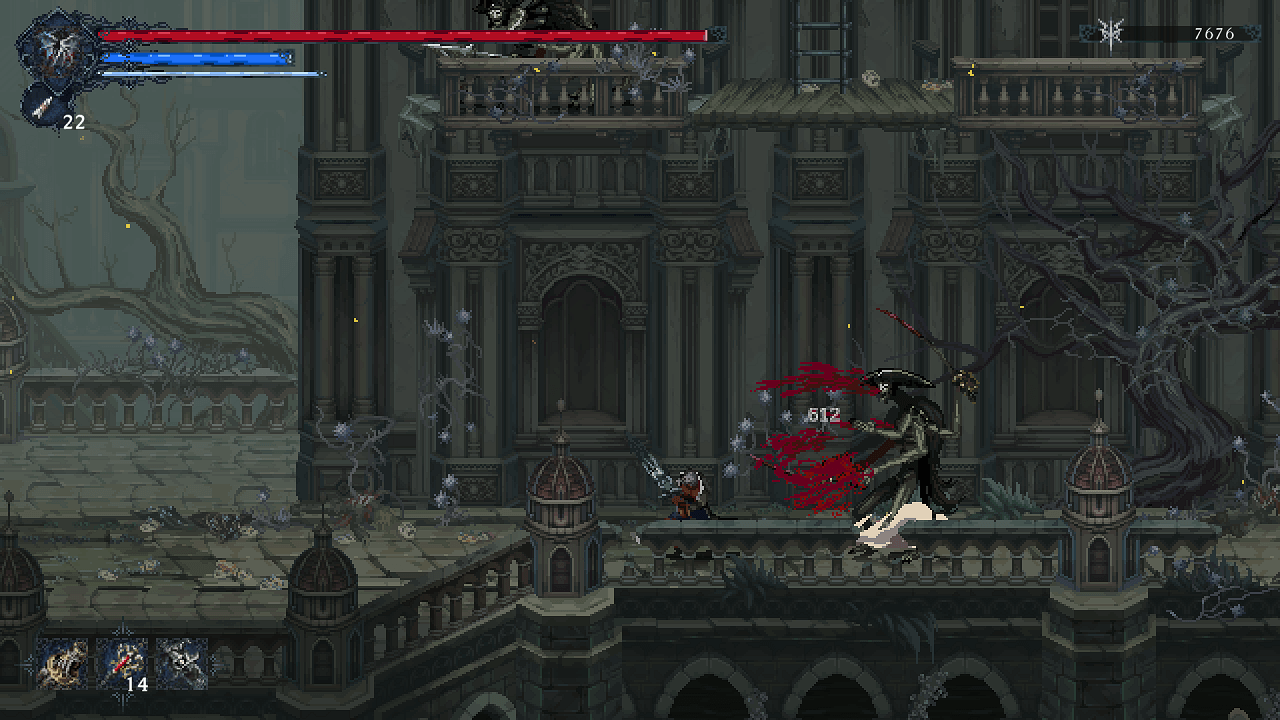Select the golden skull item slot

(63, 663)
